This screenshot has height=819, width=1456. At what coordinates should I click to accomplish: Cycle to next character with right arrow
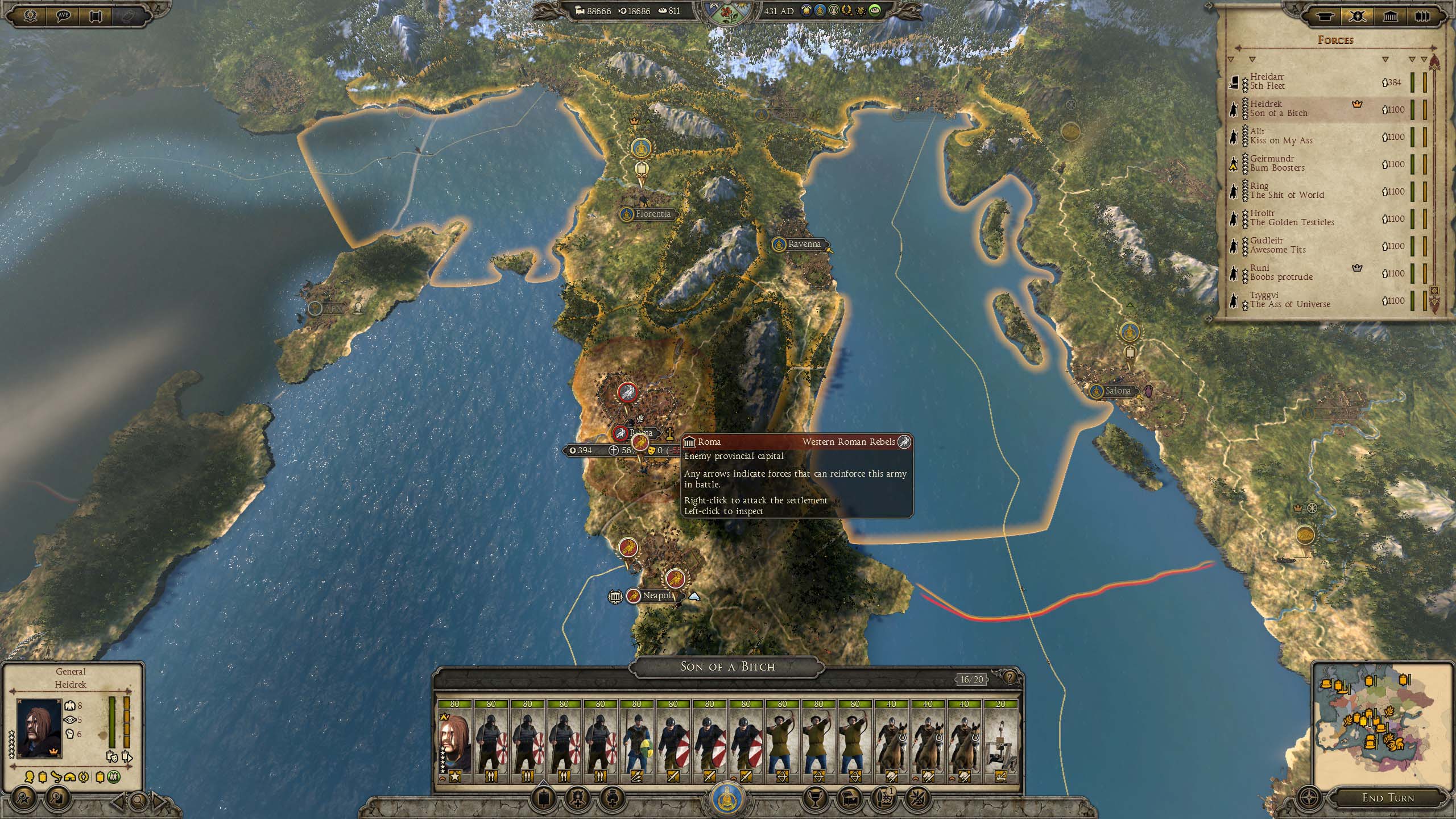click(159, 801)
